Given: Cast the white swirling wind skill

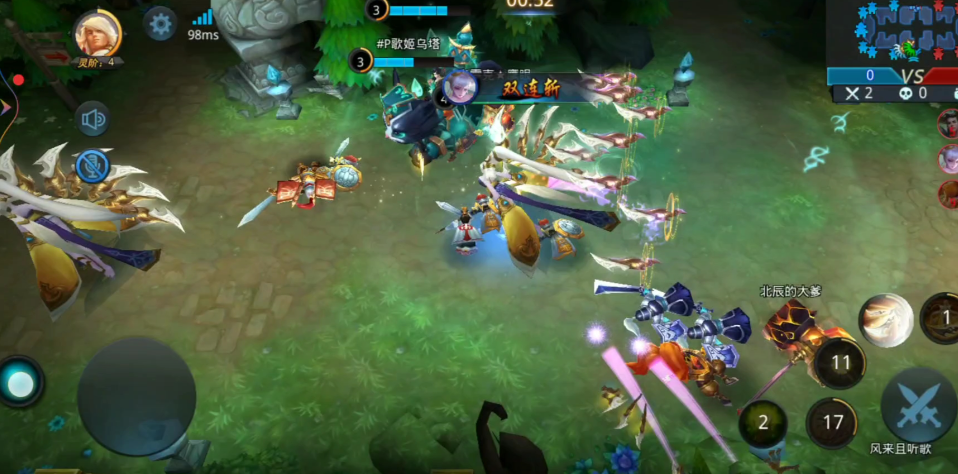Looking at the screenshot, I should click(885, 320).
